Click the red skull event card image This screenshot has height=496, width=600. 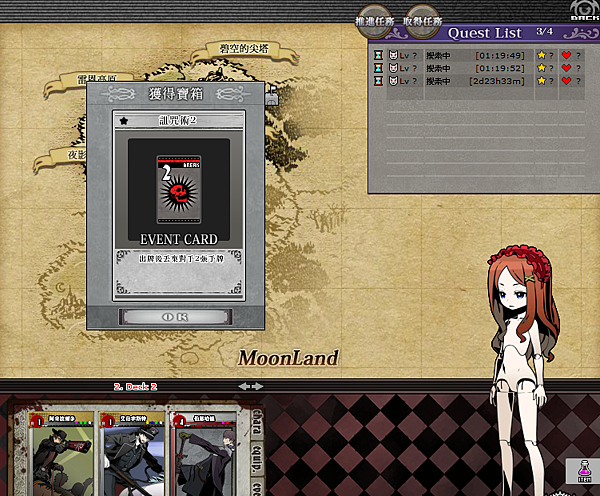coord(178,188)
